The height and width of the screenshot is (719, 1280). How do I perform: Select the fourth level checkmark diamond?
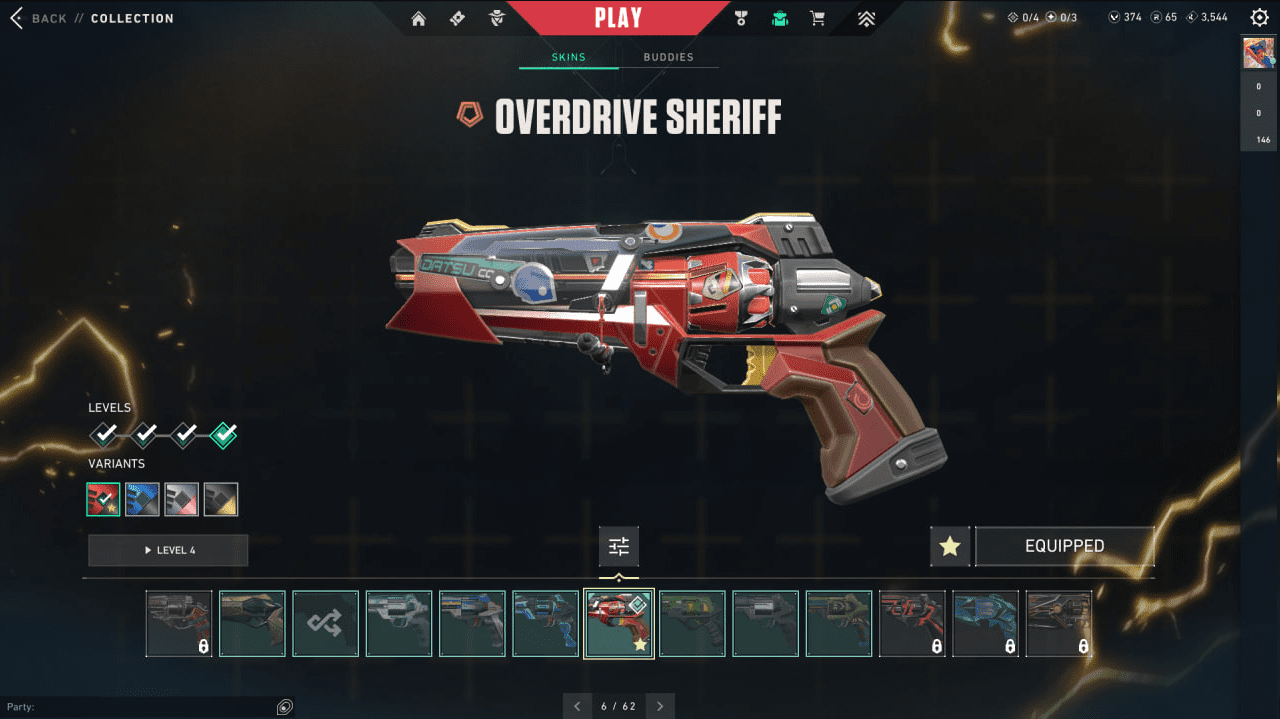click(x=224, y=435)
